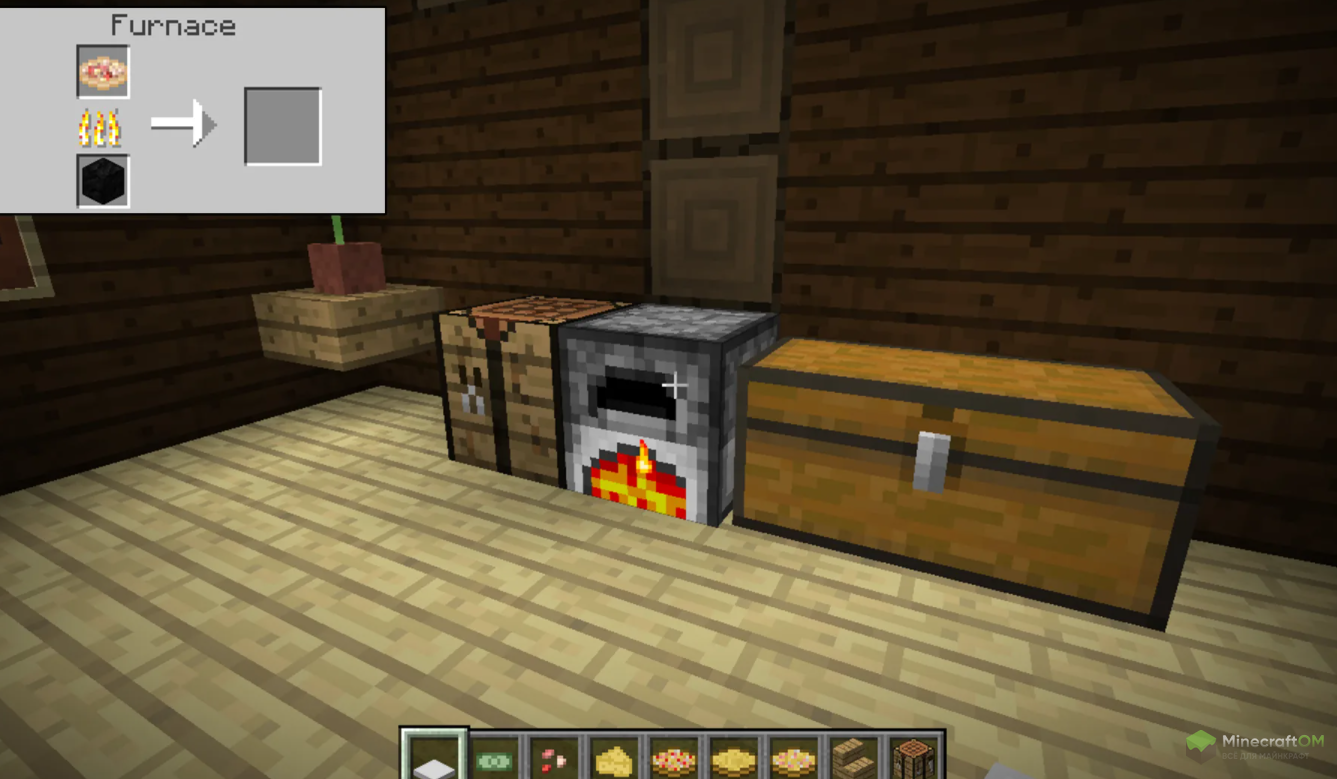Select the pink meat pieces hotbar slot

click(554, 761)
